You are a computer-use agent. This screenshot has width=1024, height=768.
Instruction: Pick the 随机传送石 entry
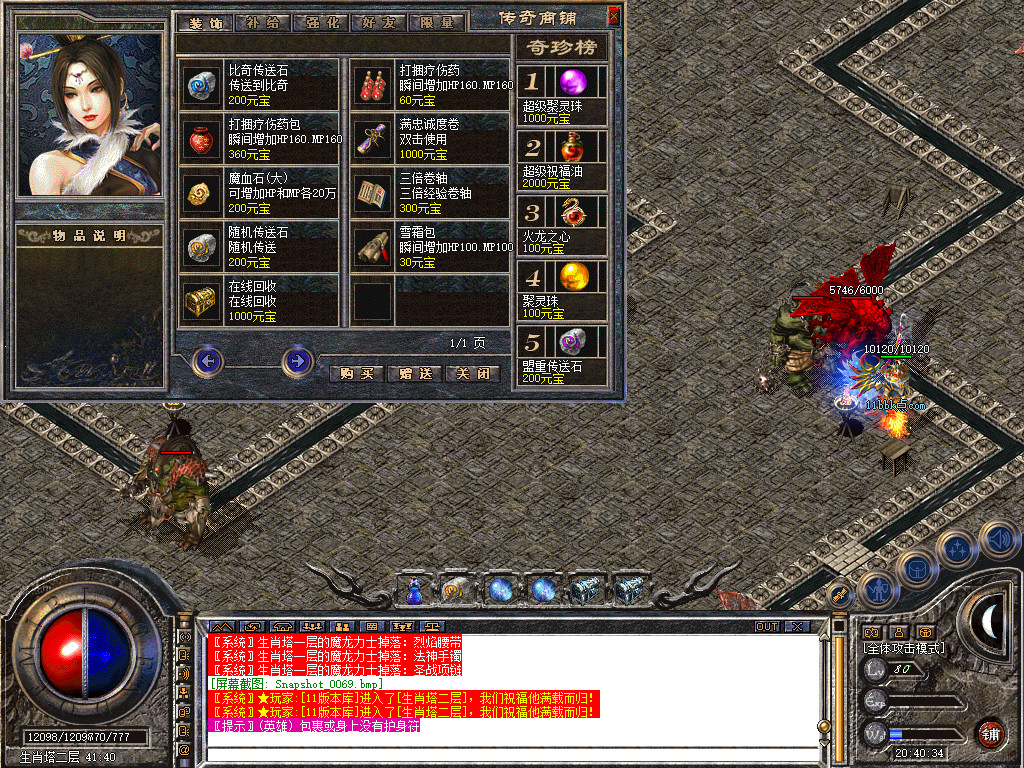(x=259, y=247)
